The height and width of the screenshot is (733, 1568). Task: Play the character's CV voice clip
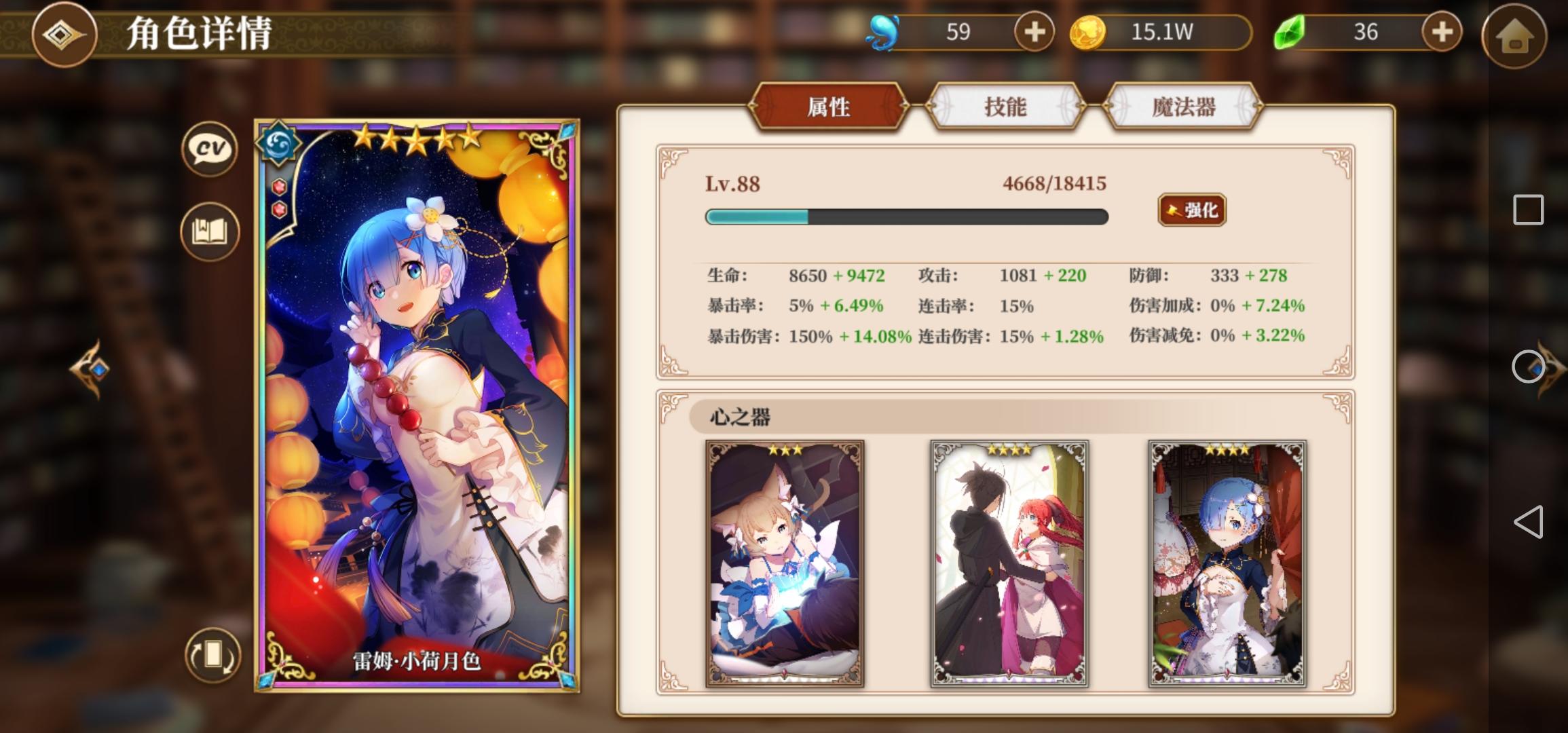pyautogui.click(x=208, y=149)
